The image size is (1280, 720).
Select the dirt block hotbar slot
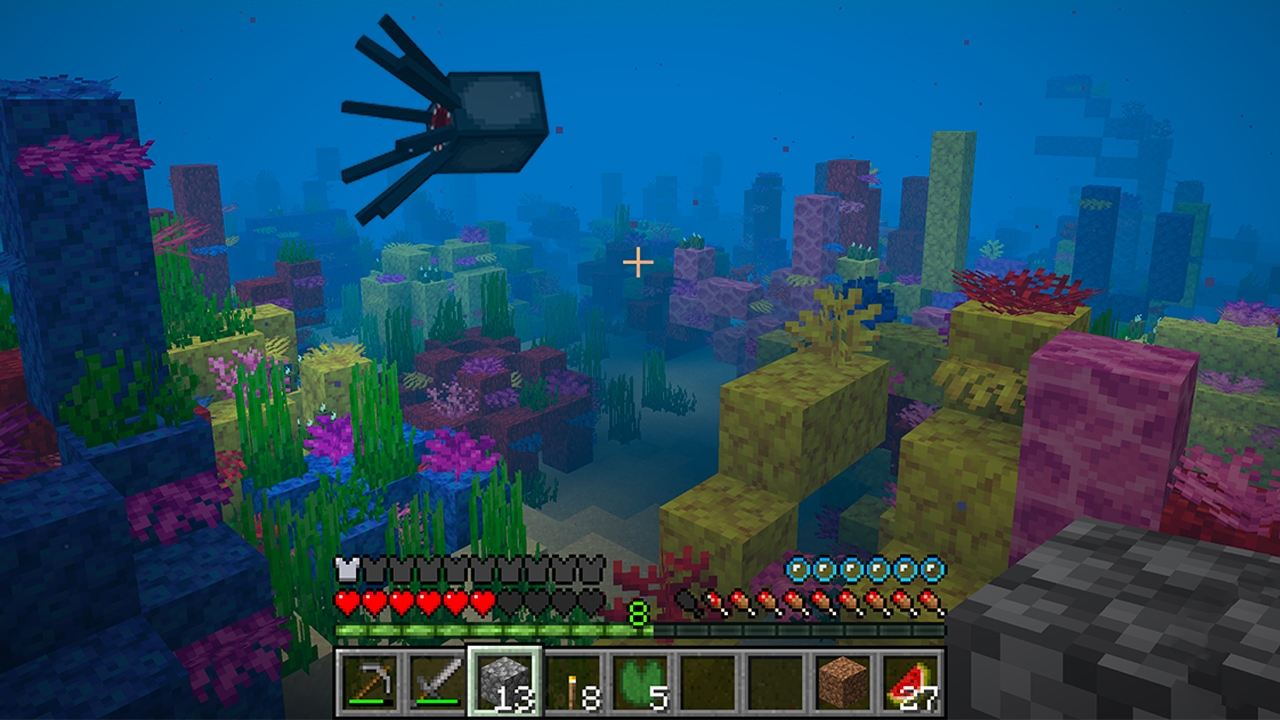click(x=843, y=682)
